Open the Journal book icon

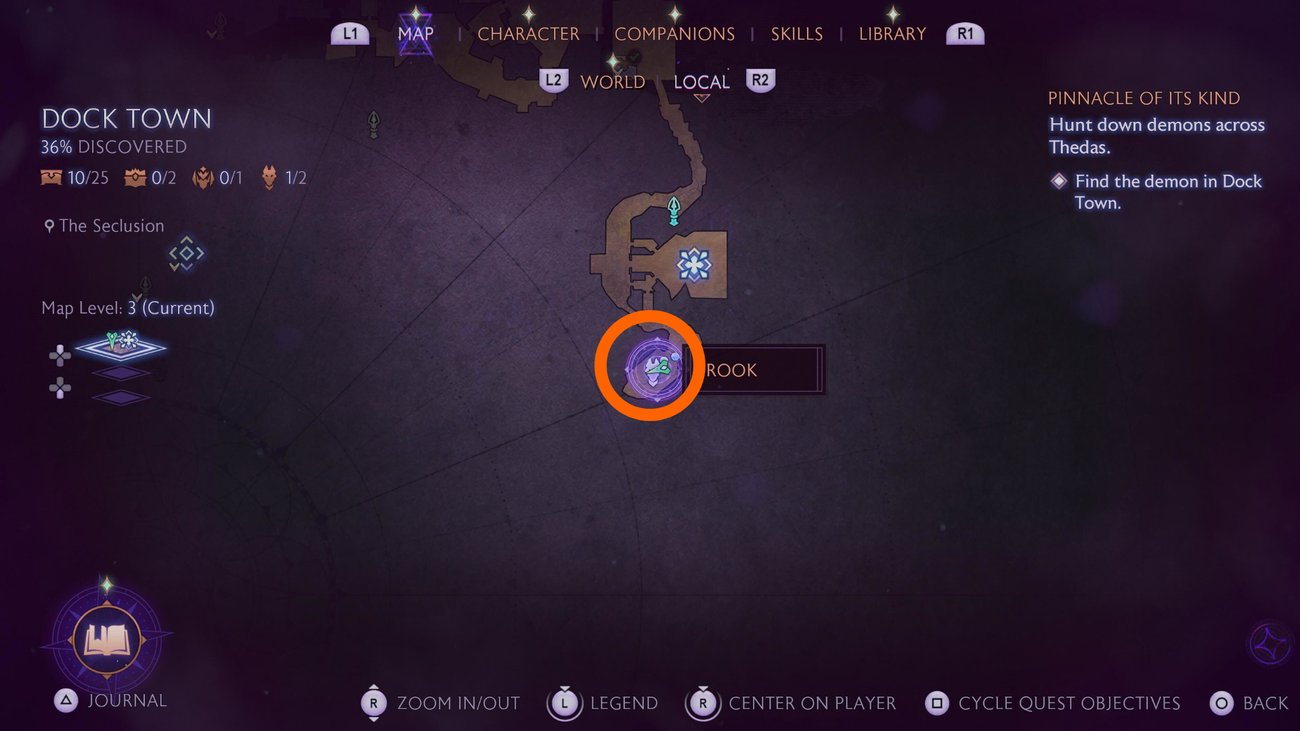[107, 638]
